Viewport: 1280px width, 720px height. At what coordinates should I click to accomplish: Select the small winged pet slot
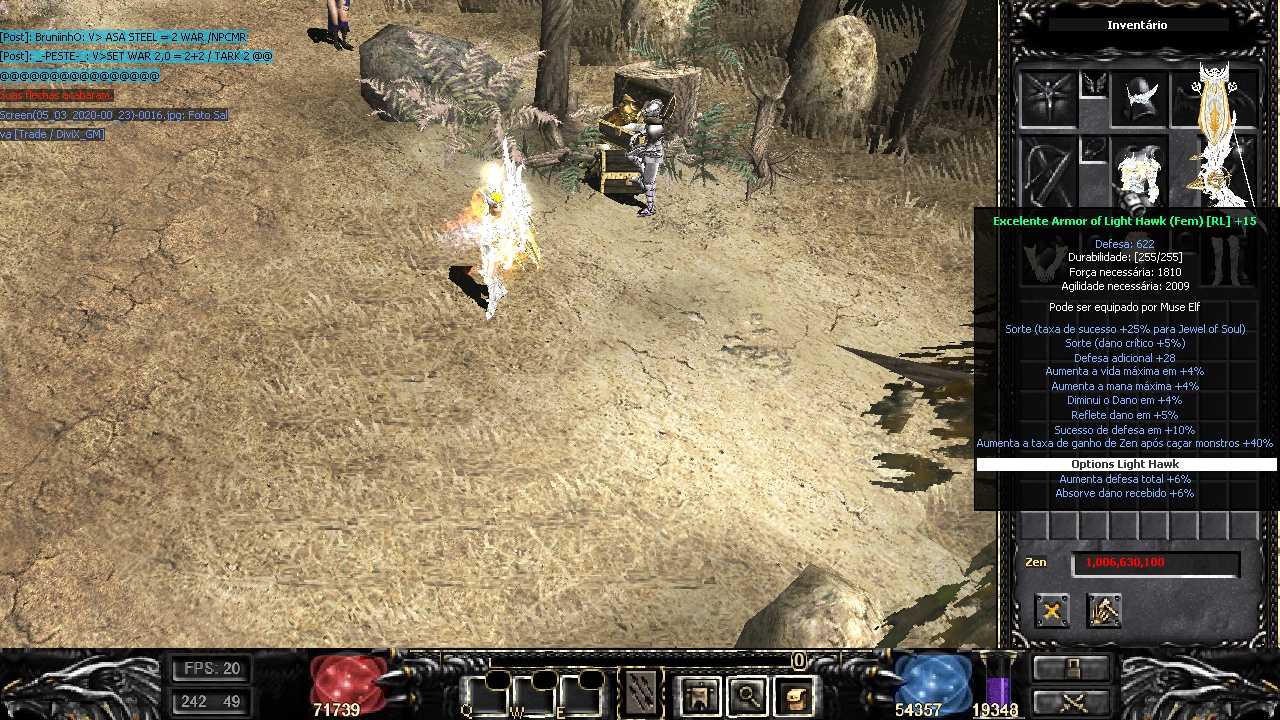(x=1094, y=85)
